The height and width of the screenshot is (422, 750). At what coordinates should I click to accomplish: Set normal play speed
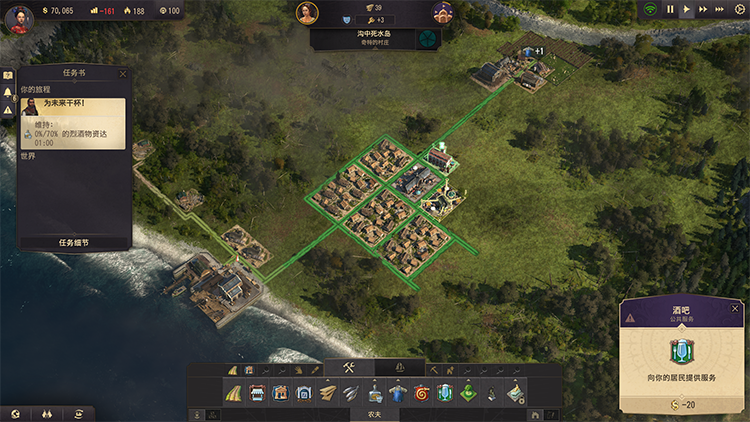pyautogui.click(x=687, y=9)
